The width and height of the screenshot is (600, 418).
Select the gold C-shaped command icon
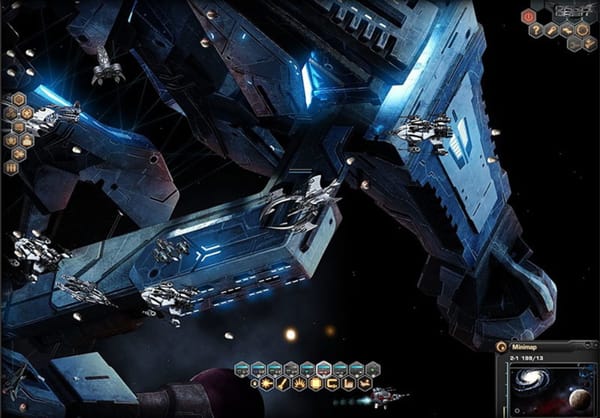pyautogui.click(x=331, y=383)
